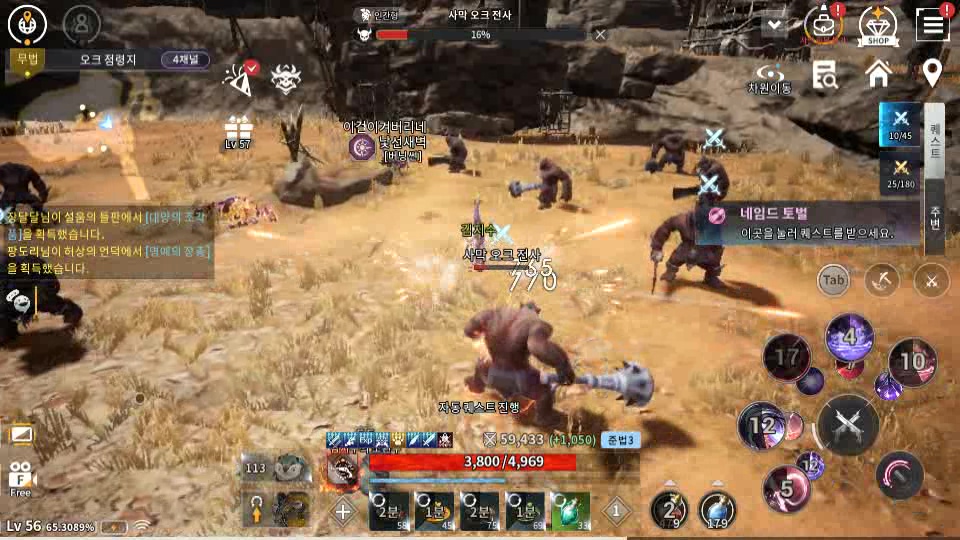Open the hamburger main menu
This screenshot has width=960, height=540.
(x=932, y=24)
